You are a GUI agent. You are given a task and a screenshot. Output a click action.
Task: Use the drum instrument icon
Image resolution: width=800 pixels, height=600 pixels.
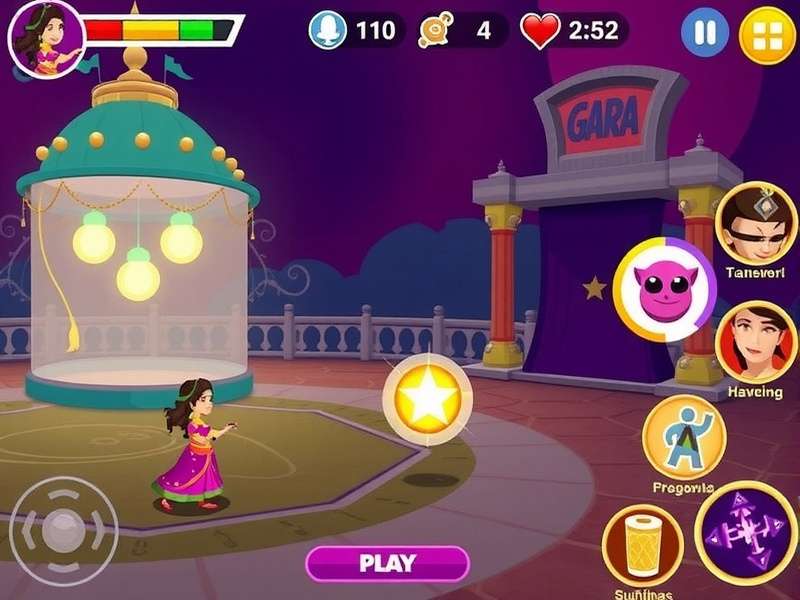(643, 543)
